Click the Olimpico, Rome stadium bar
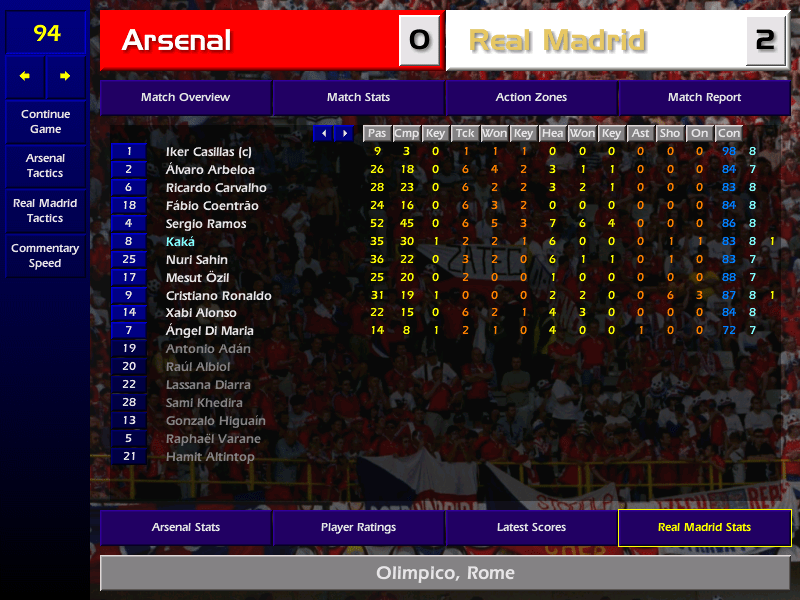Image resolution: width=800 pixels, height=600 pixels. coord(445,573)
